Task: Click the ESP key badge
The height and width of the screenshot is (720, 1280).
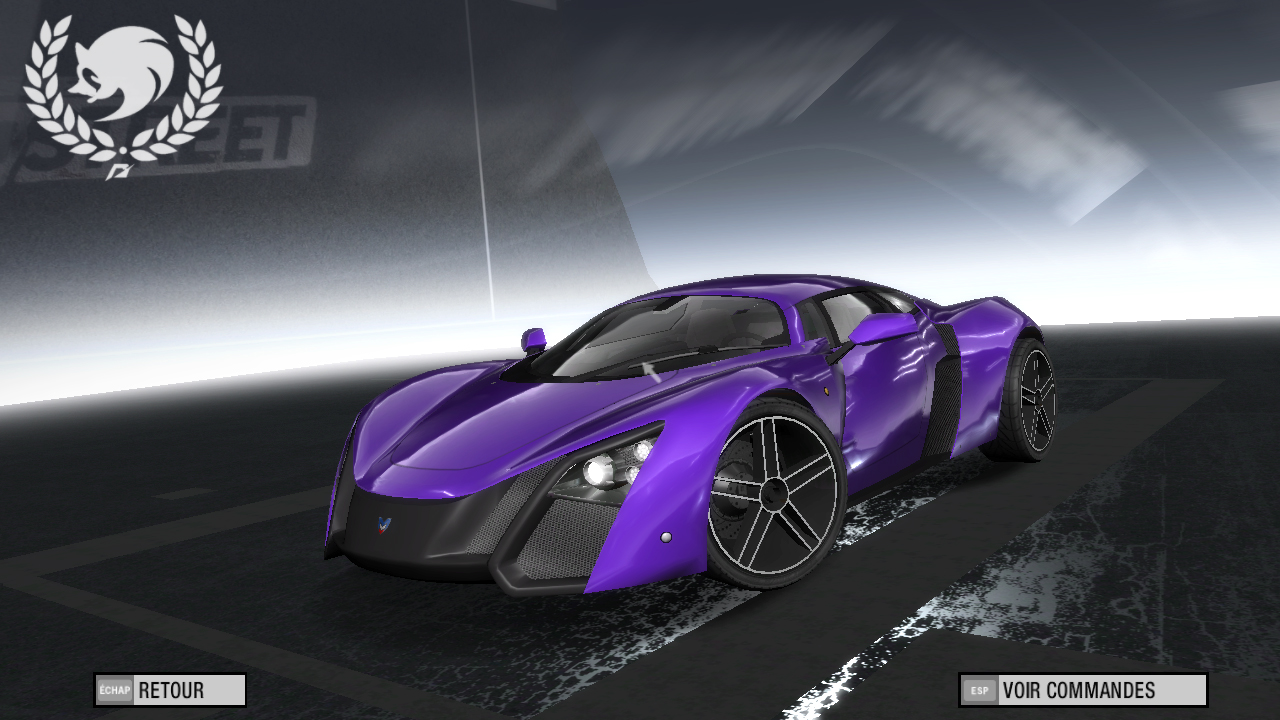Action: [x=977, y=689]
